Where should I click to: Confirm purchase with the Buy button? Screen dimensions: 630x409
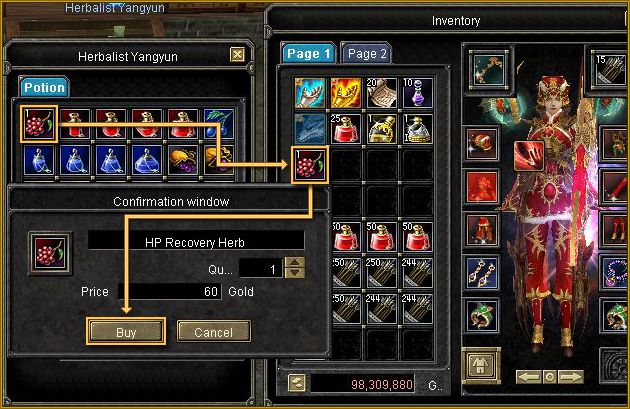(125, 331)
